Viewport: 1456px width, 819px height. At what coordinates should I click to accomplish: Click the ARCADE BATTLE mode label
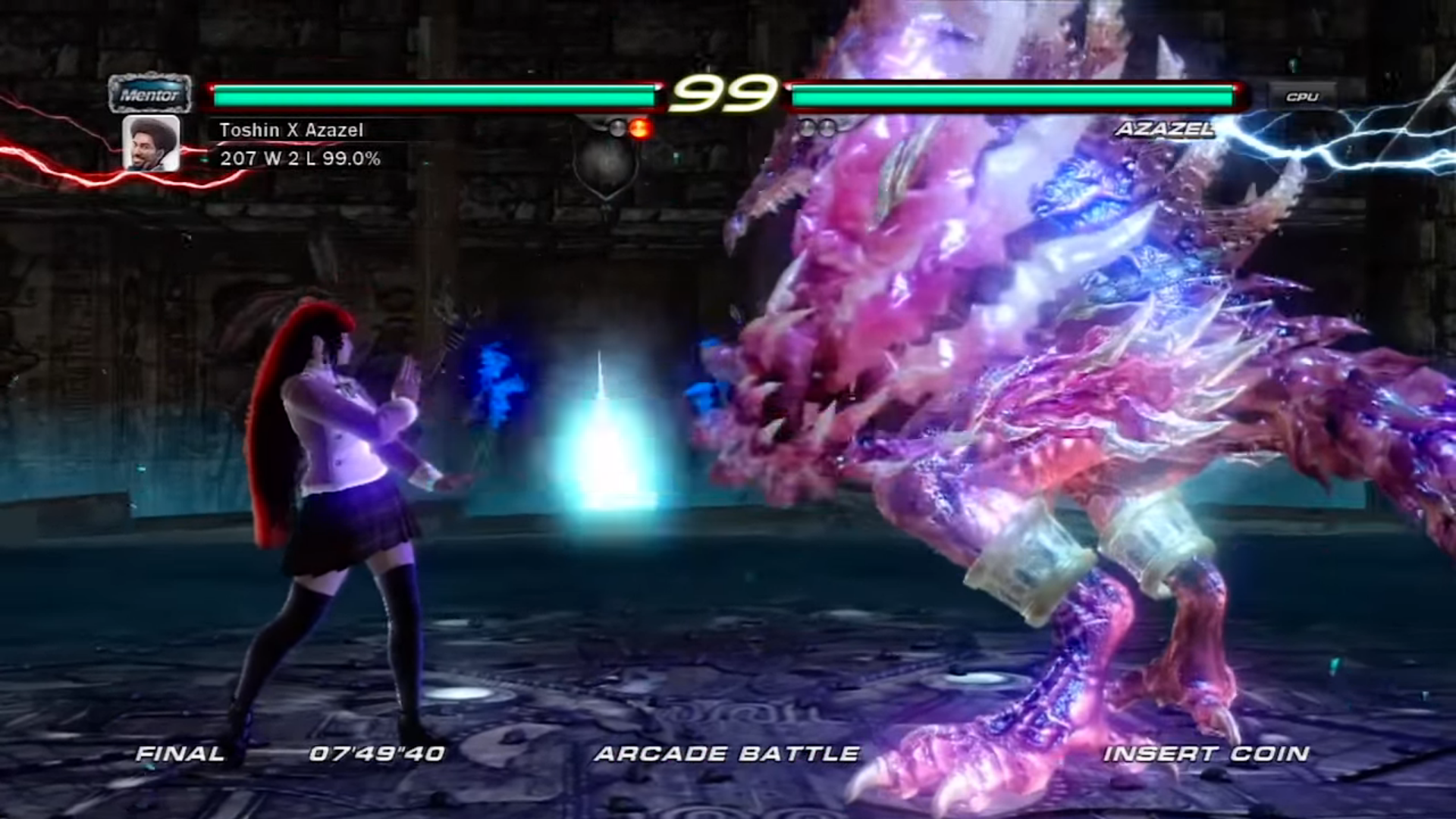[x=727, y=754]
